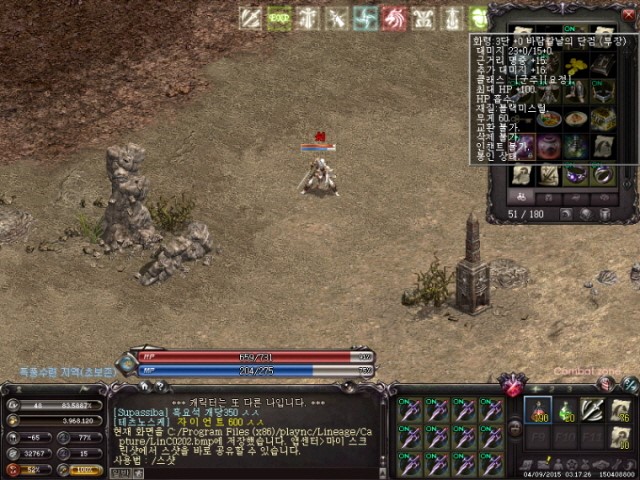
Task: Click the trash can inventory button
Action: pos(606,213)
